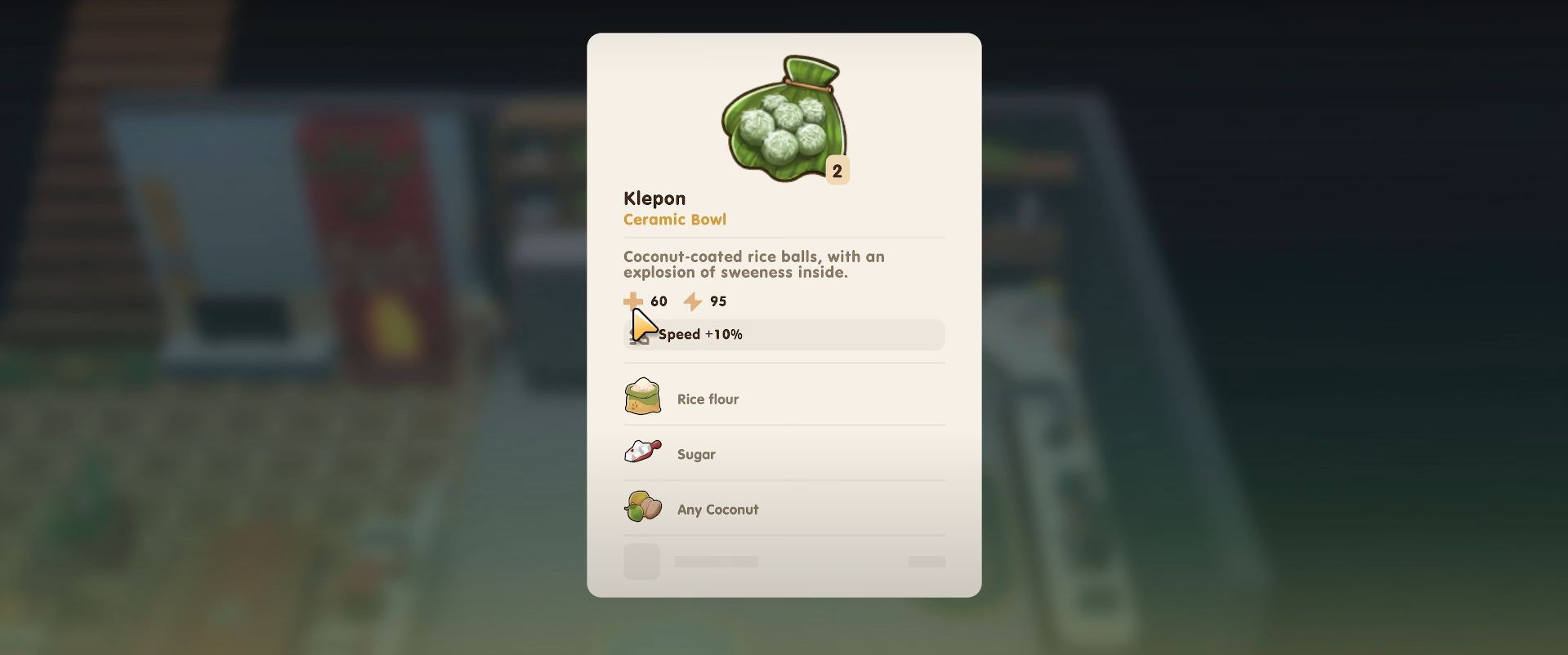Select the Rice flour ingredient row
This screenshot has height=655, width=1568.
783,399
